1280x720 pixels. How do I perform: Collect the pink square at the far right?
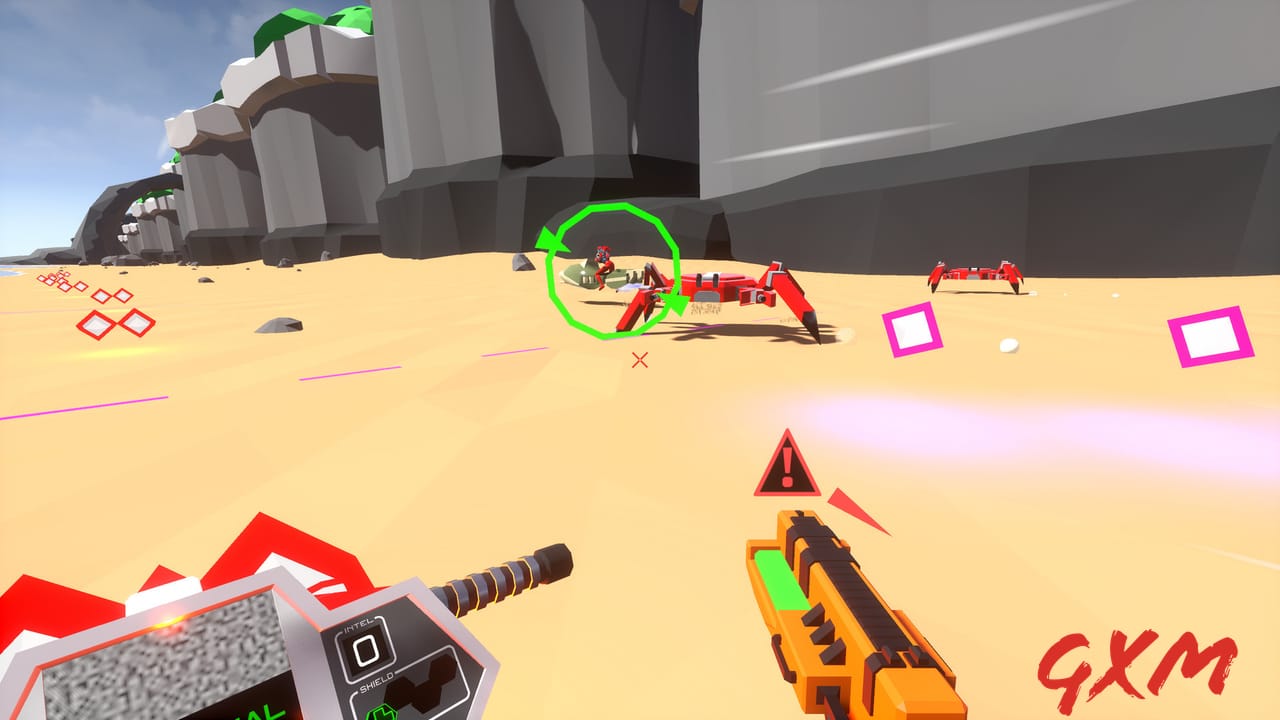[1208, 336]
